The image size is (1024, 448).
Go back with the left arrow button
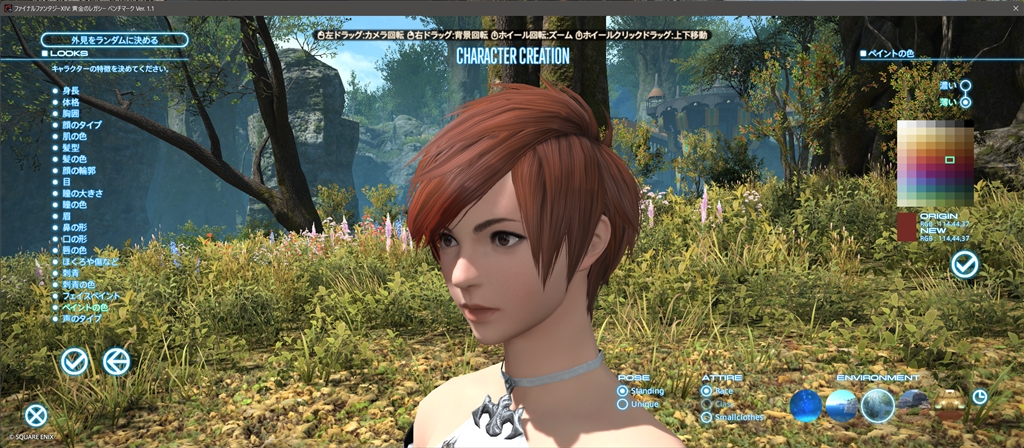[117, 361]
